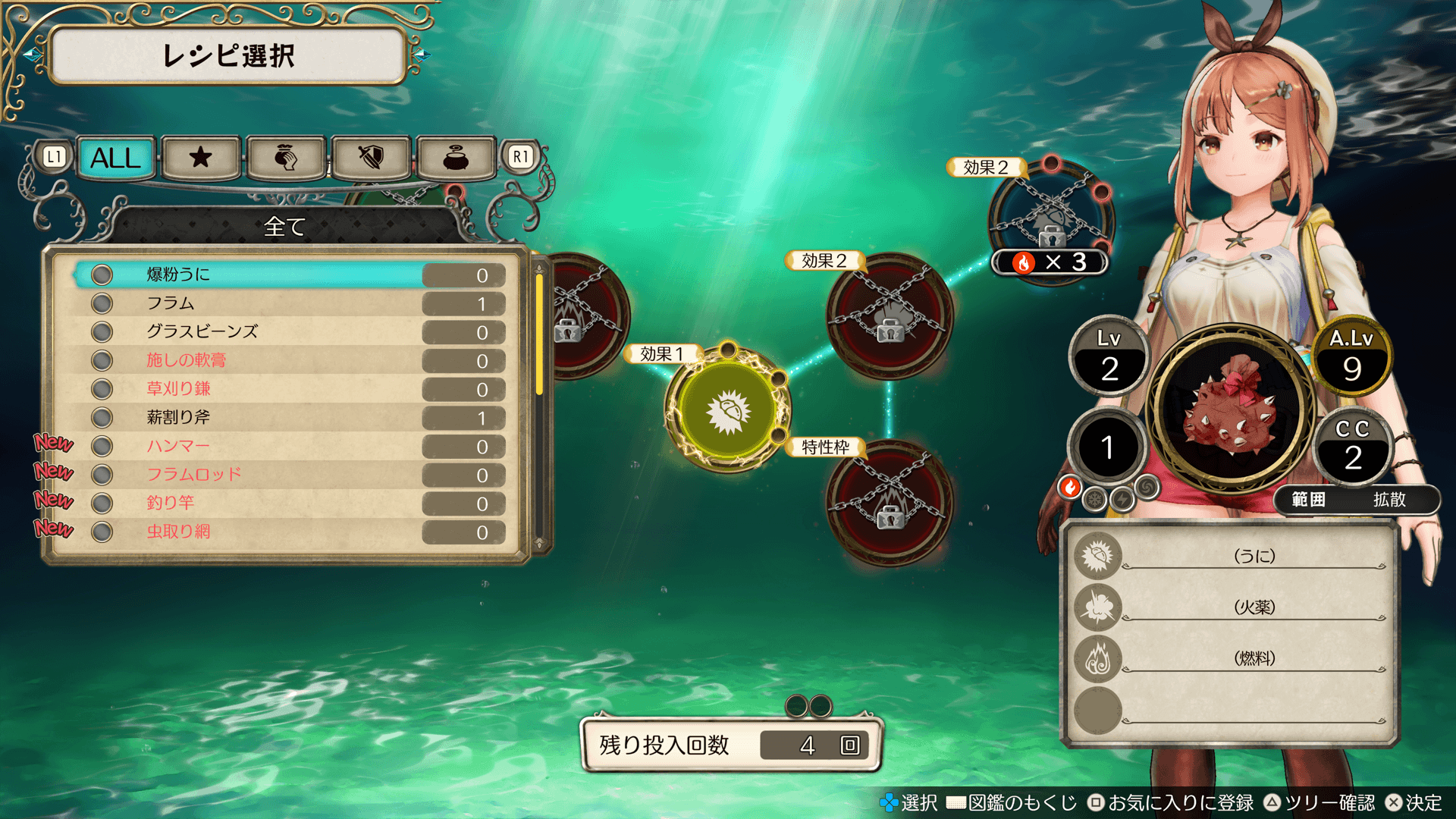Switch to the sword and shield tab
Screen dimensions: 1456x819
[371, 158]
